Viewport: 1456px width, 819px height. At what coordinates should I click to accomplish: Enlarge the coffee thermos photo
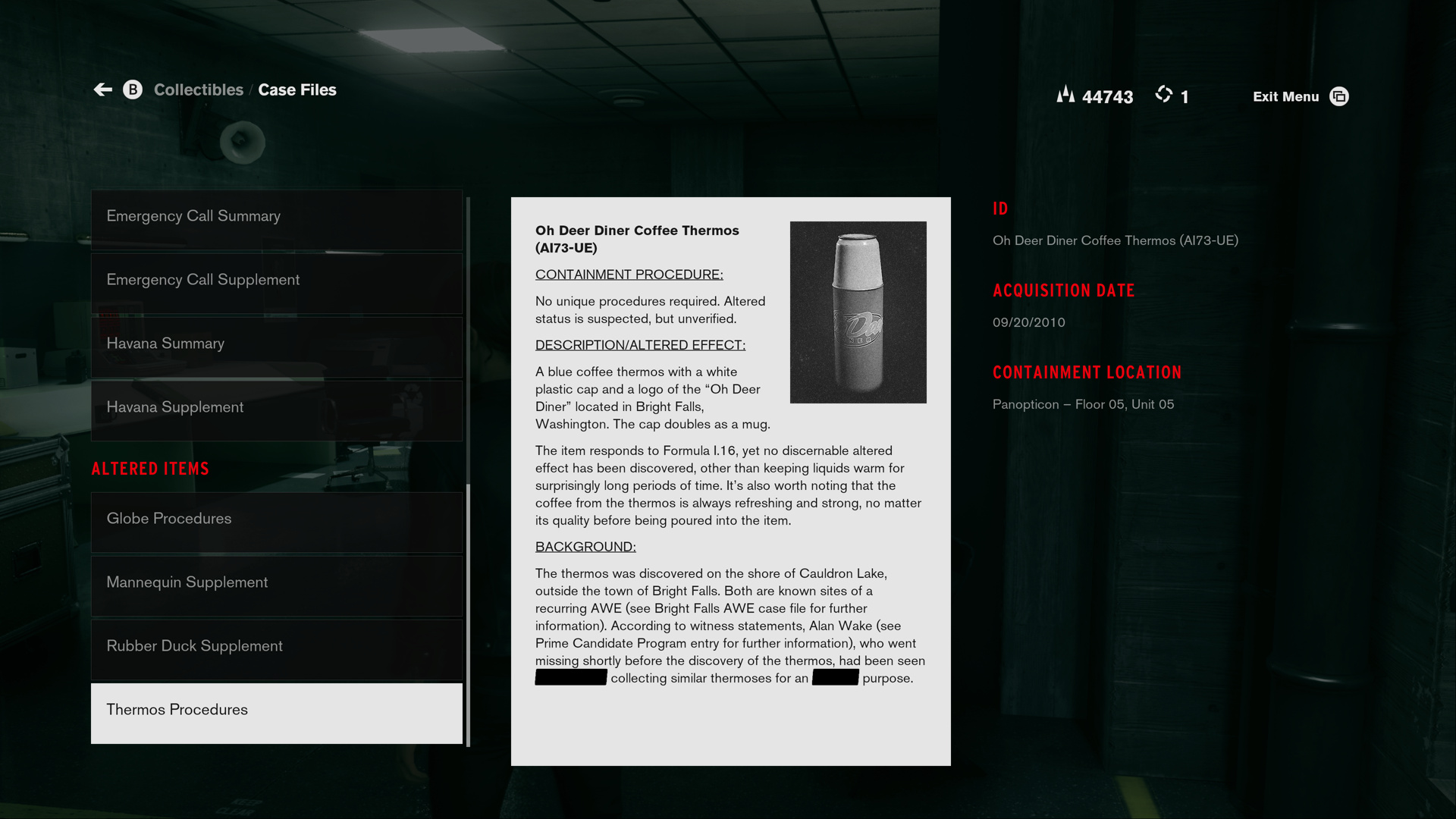(858, 312)
